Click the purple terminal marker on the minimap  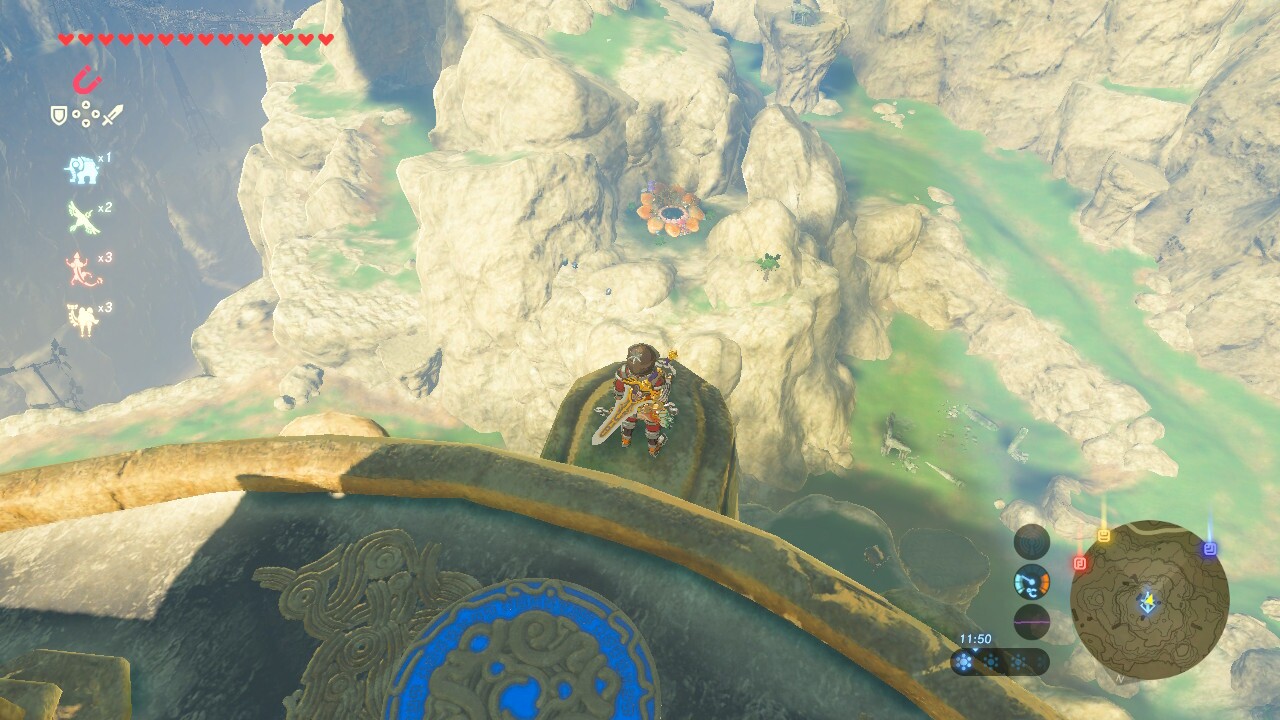coord(1211,546)
